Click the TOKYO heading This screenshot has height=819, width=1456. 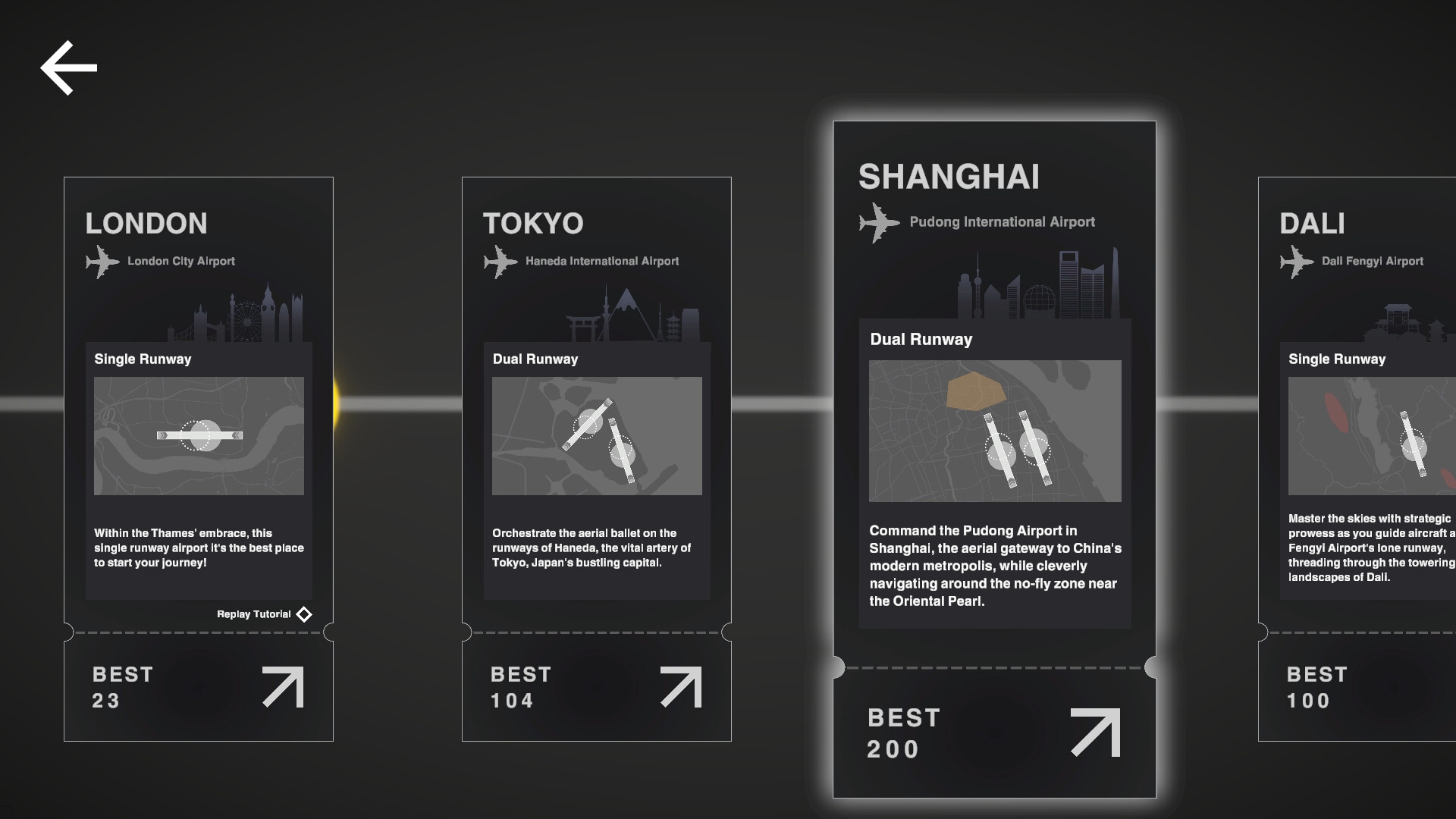533,223
